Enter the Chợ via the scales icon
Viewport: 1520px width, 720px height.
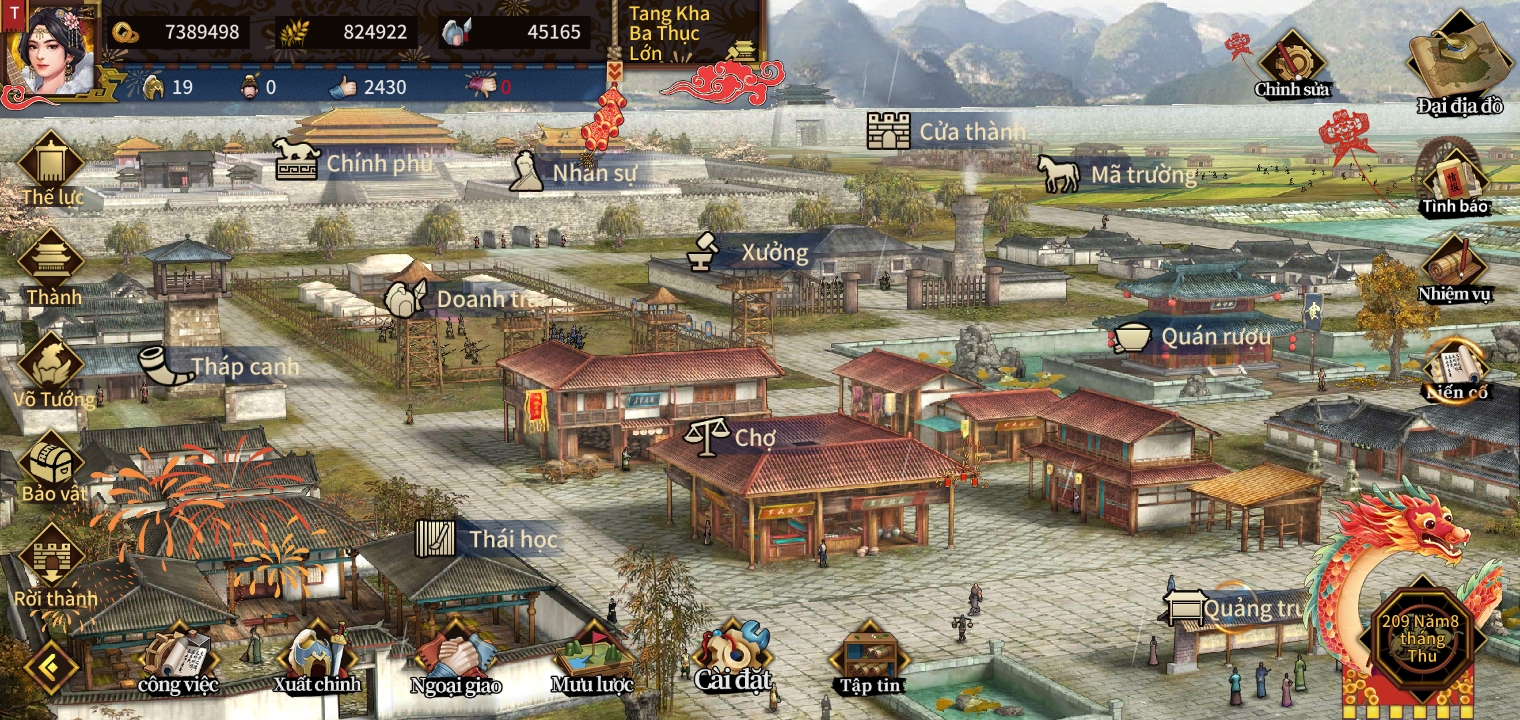point(706,435)
